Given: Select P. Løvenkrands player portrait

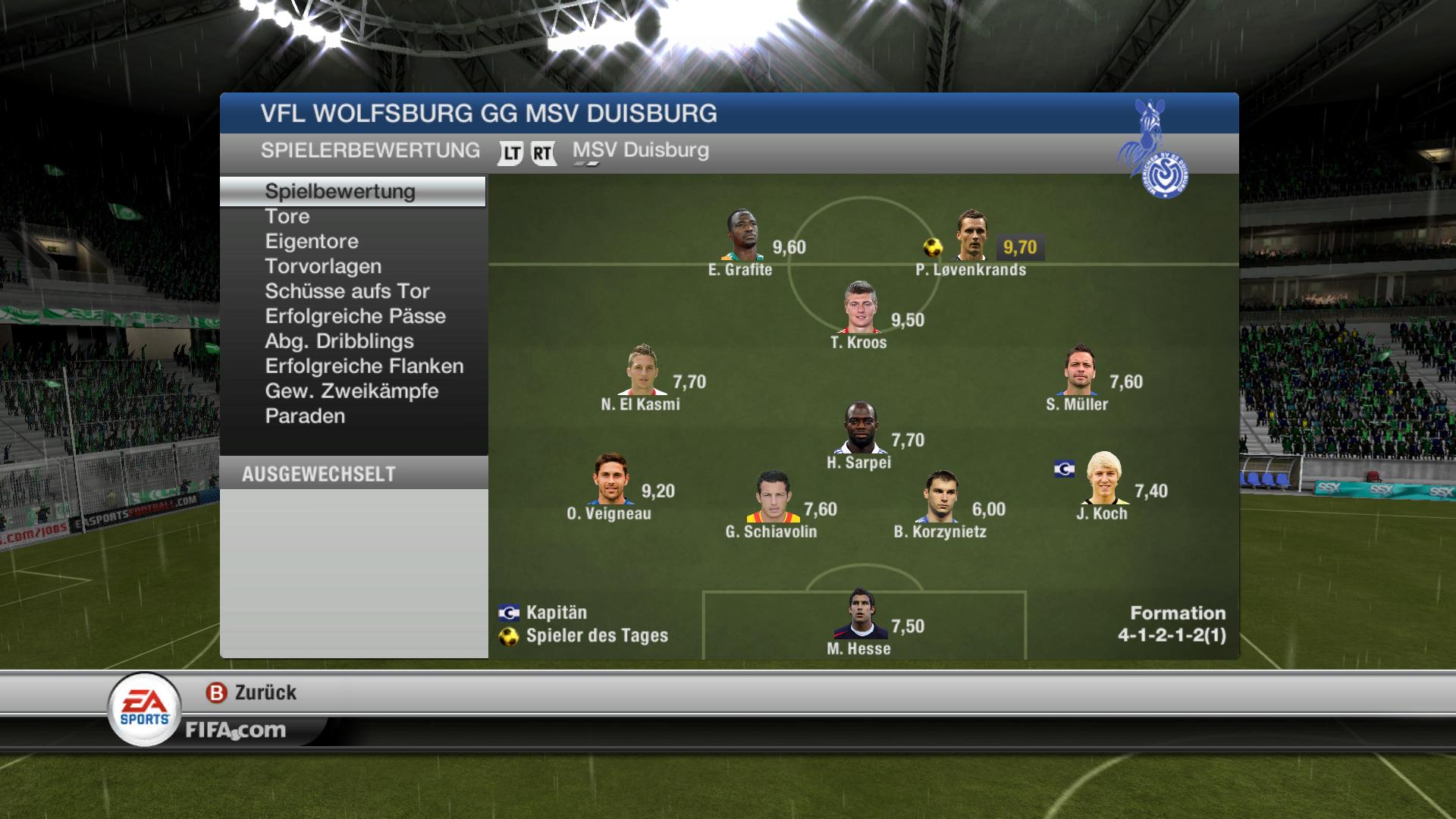Looking at the screenshot, I should point(971,236).
